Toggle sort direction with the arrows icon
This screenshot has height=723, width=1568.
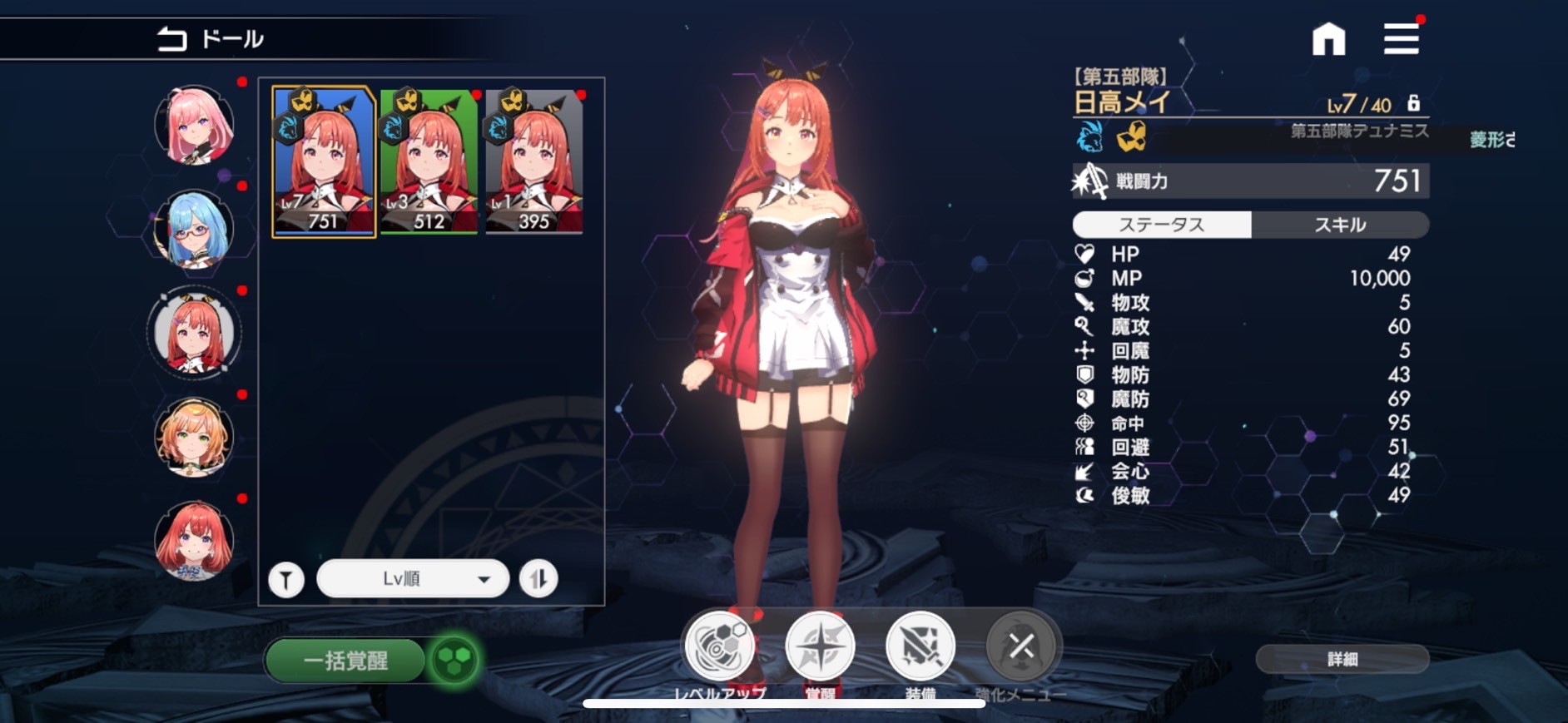point(538,578)
